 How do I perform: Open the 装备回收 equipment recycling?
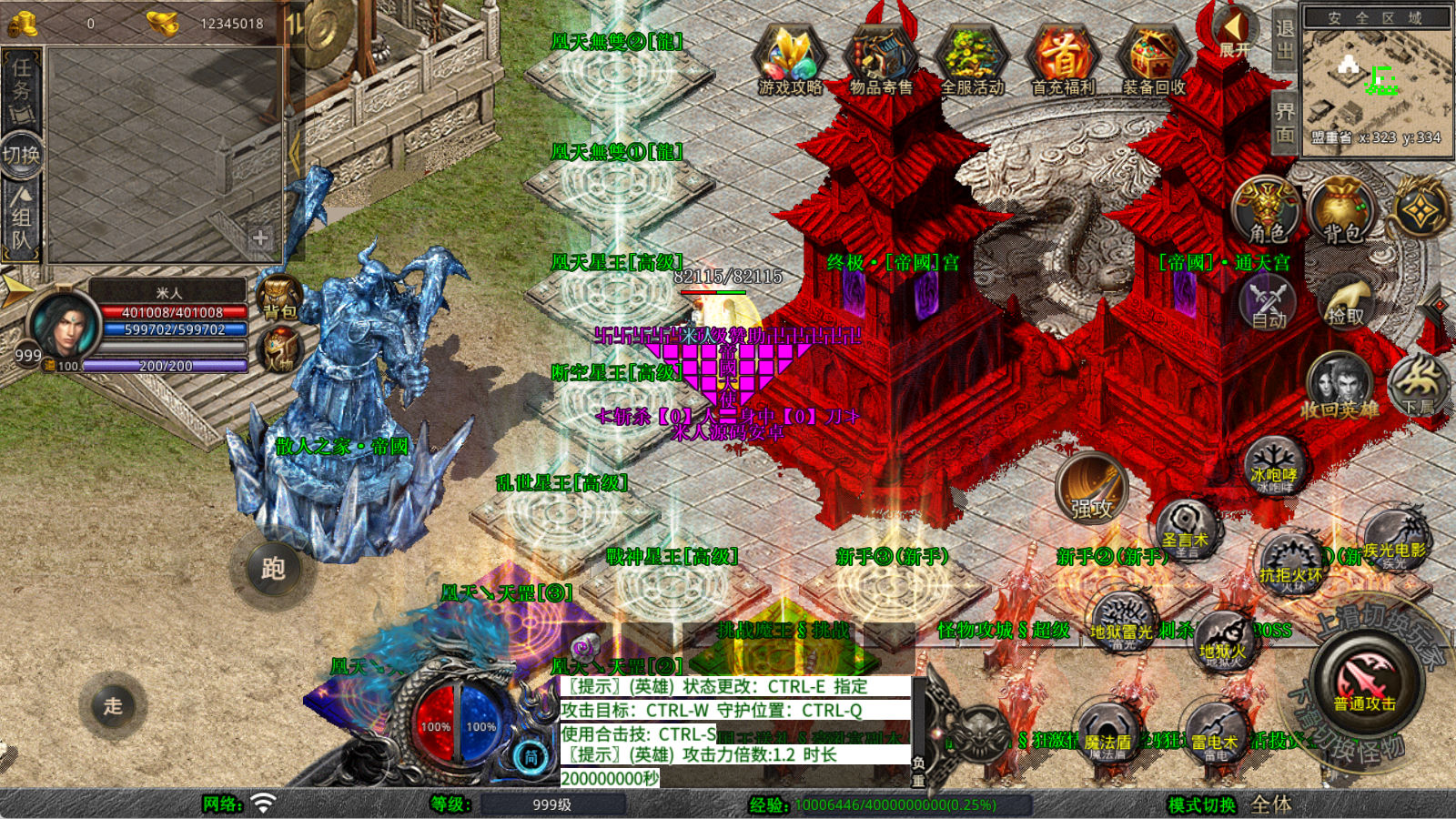(x=1153, y=60)
